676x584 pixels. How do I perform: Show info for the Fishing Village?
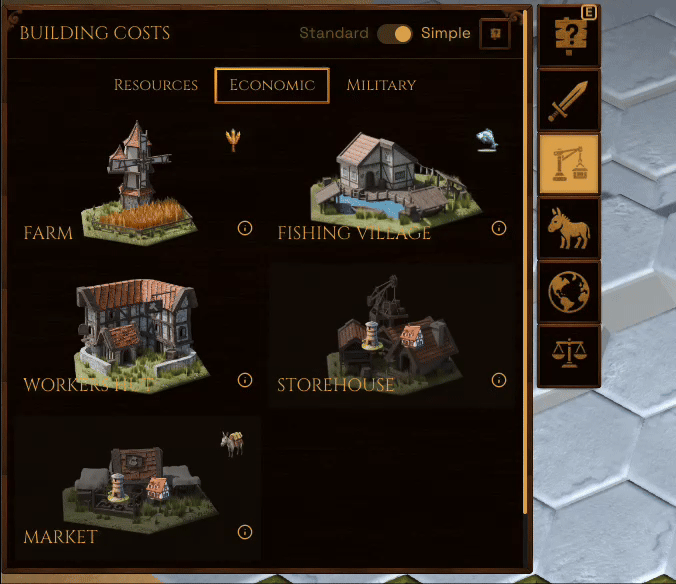499,228
